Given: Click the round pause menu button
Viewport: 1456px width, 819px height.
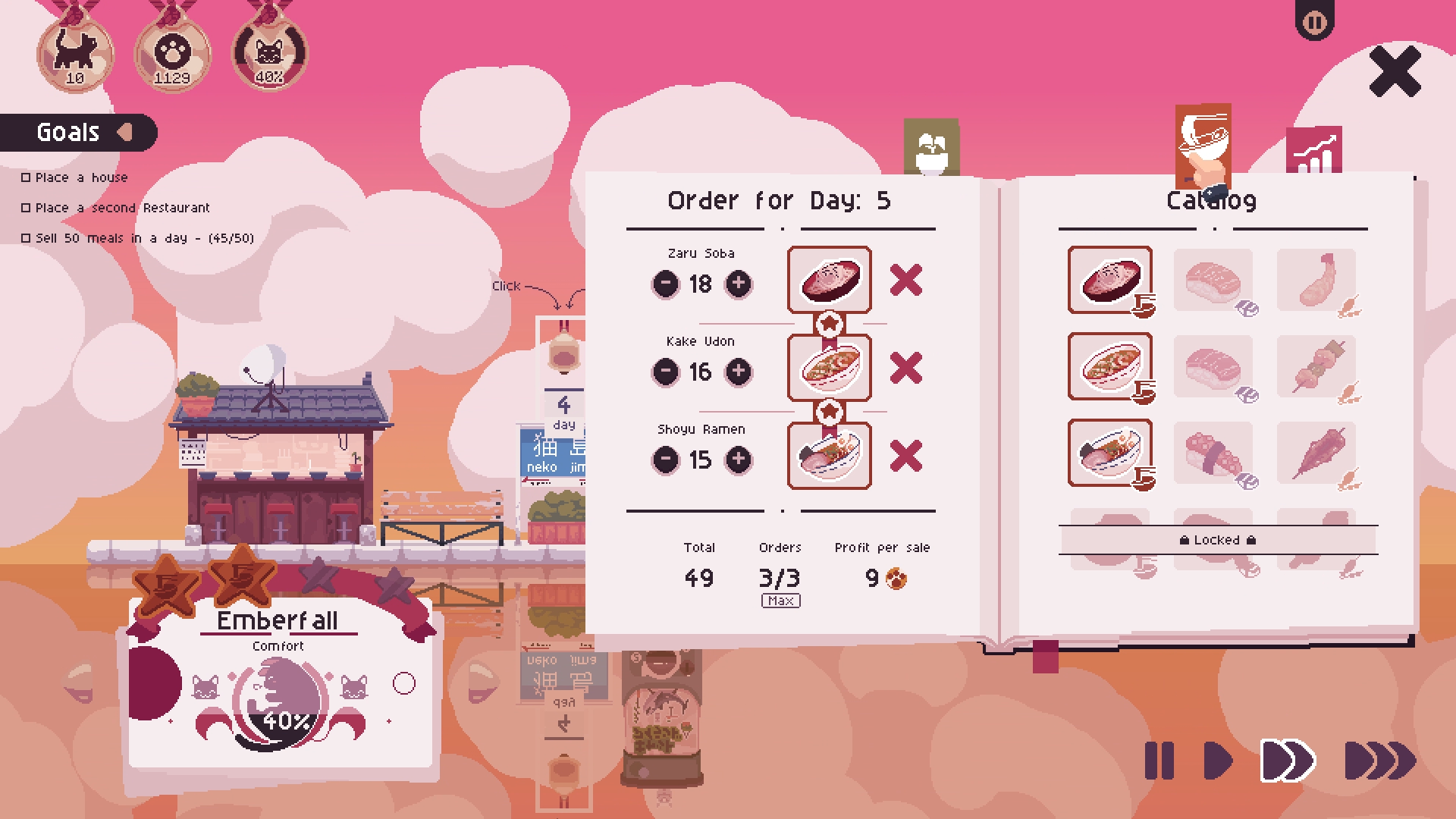Looking at the screenshot, I should point(1314,23).
